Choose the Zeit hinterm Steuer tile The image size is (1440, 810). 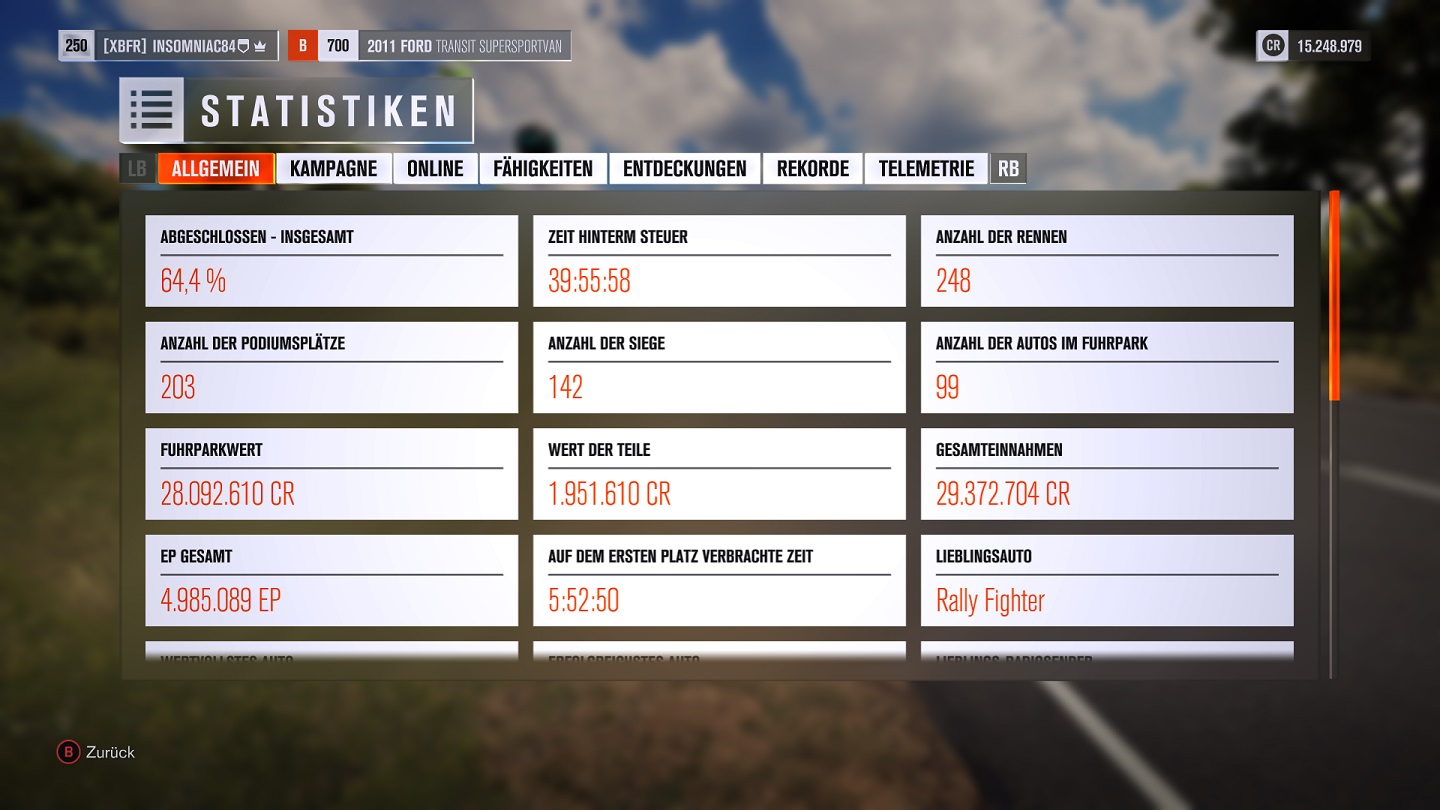pos(719,261)
